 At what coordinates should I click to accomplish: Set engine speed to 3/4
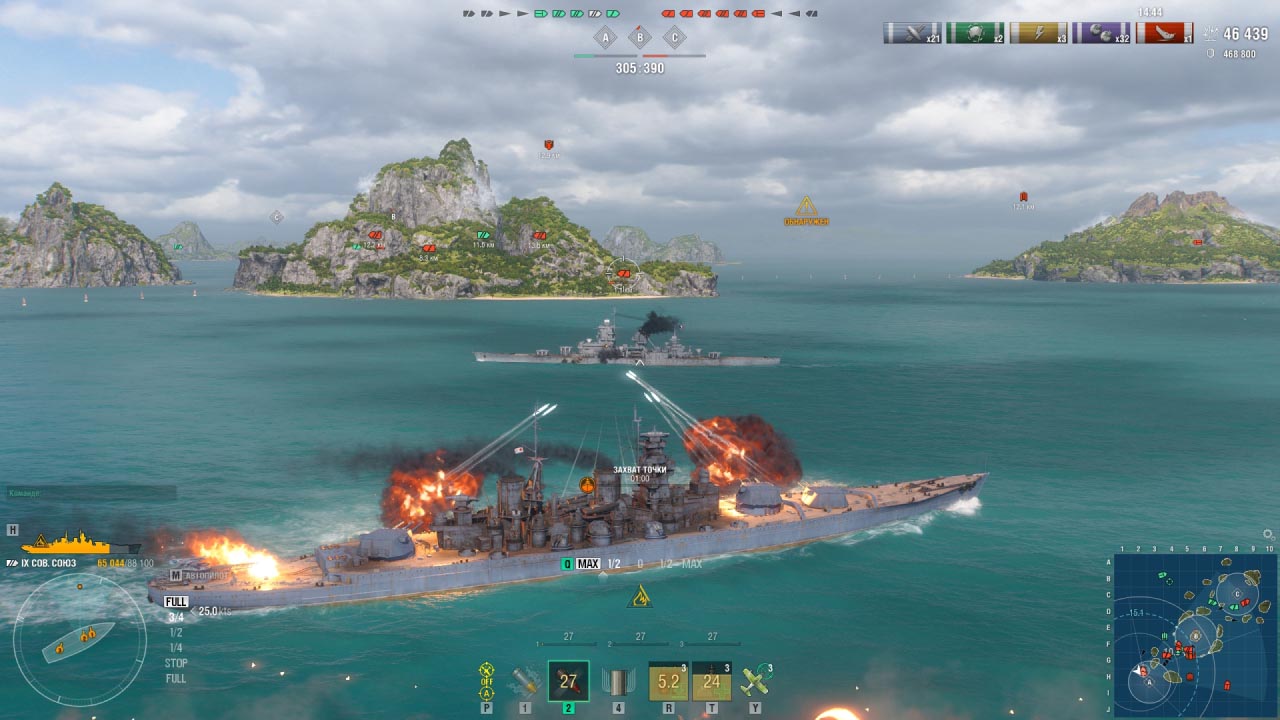point(176,618)
